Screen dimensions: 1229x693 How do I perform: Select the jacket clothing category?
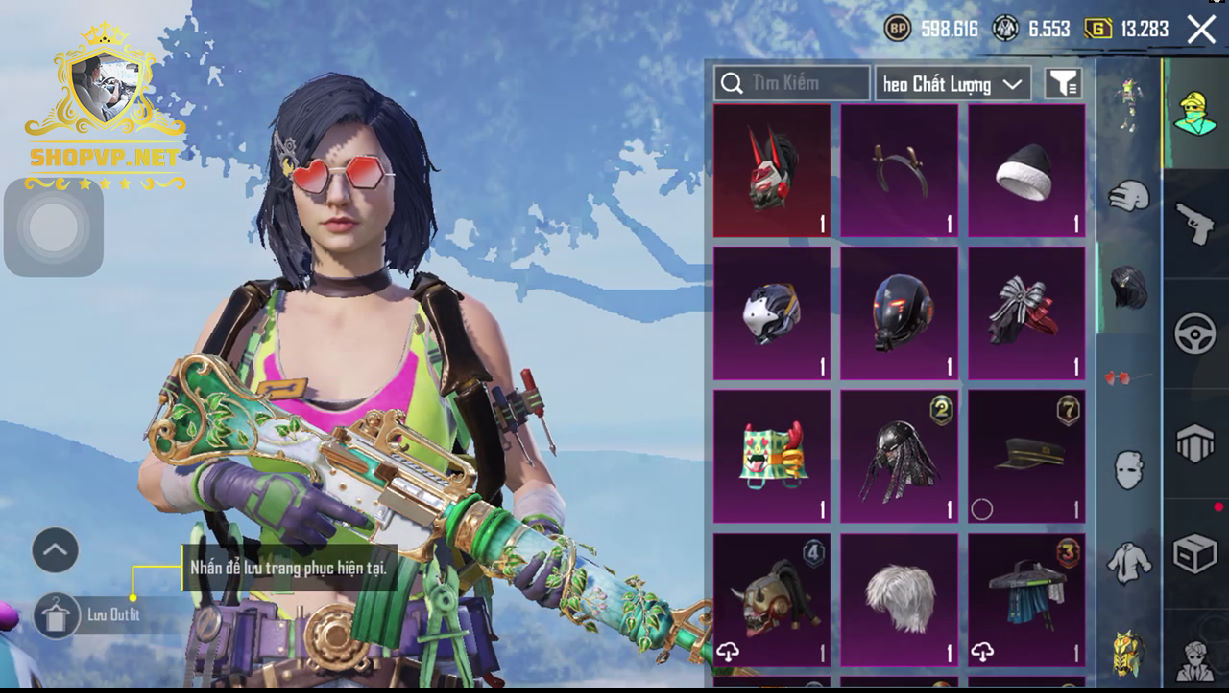click(1129, 562)
